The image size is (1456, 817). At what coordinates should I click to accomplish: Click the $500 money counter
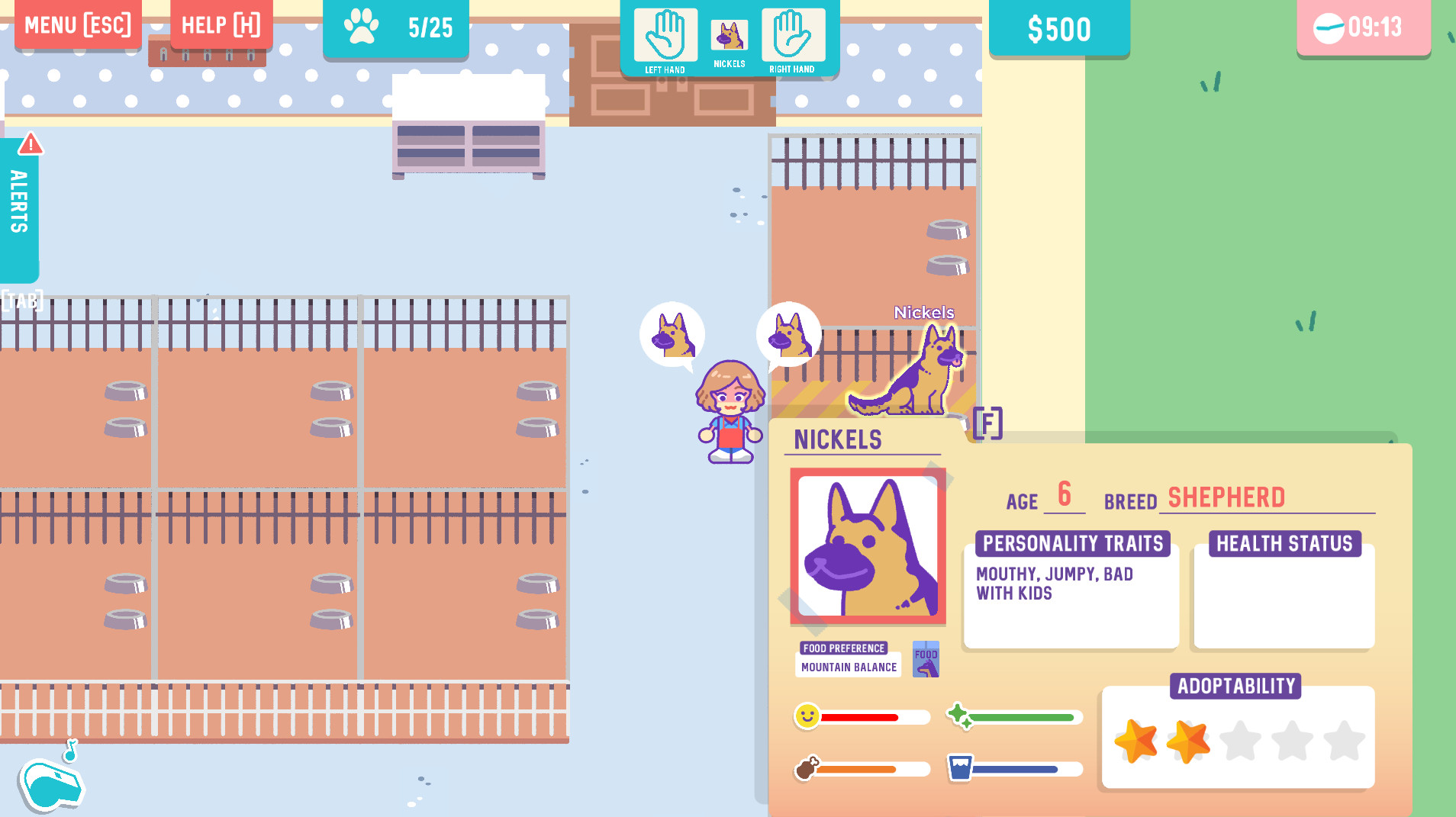[x=1060, y=28]
